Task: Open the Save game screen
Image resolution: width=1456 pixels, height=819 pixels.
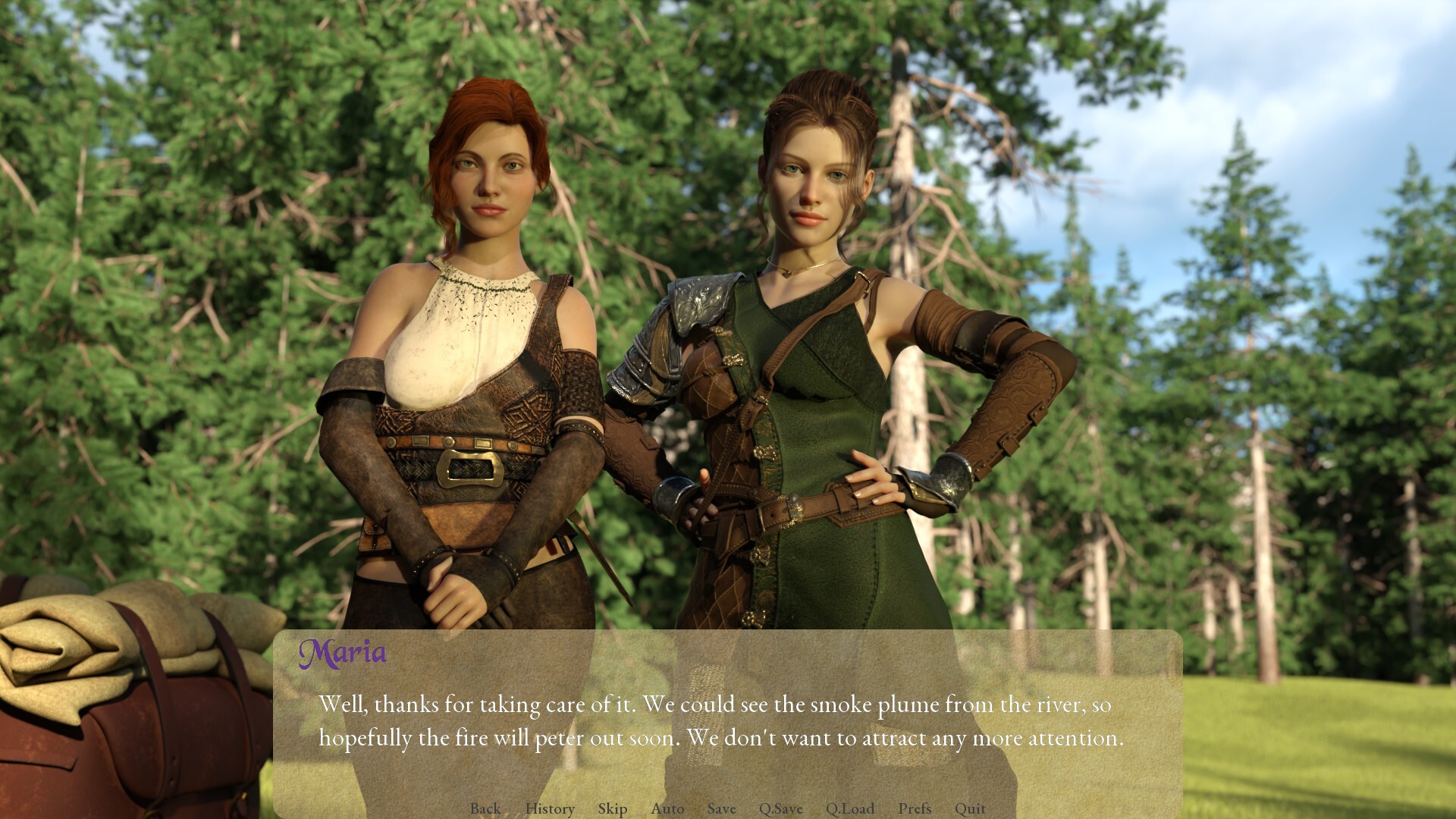Action: point(721,808)
